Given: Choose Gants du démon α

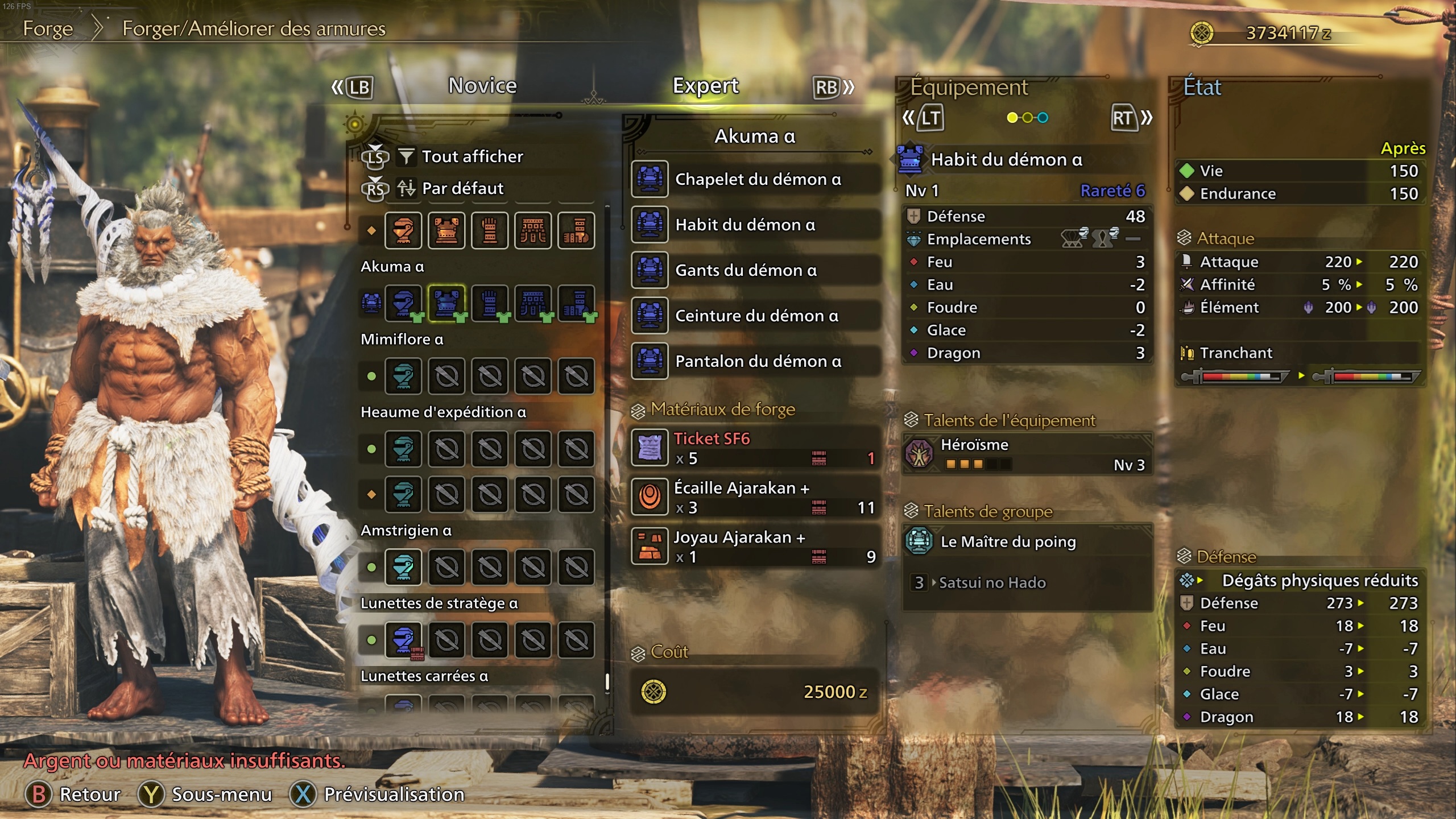Looking at the screenshot, I should point(756,270).
